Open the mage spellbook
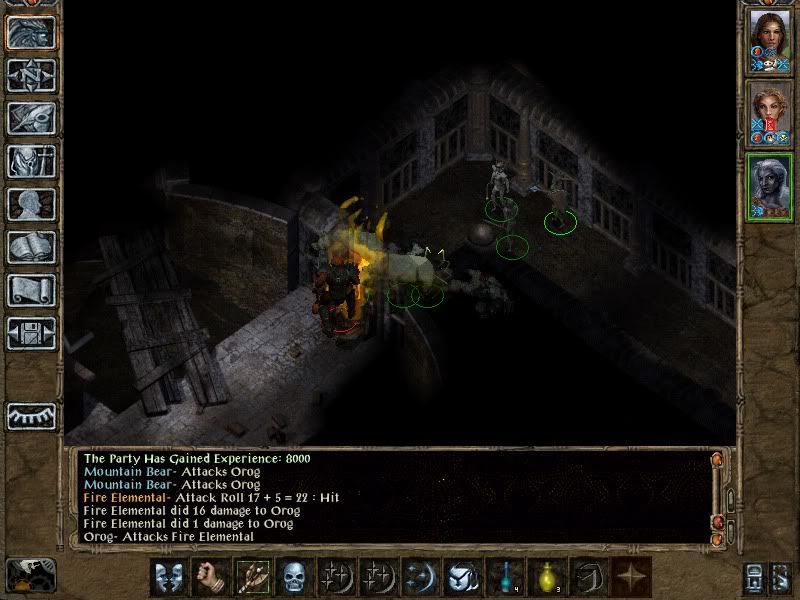The width and height of the screenshot is (800, 600). point(31,247)
